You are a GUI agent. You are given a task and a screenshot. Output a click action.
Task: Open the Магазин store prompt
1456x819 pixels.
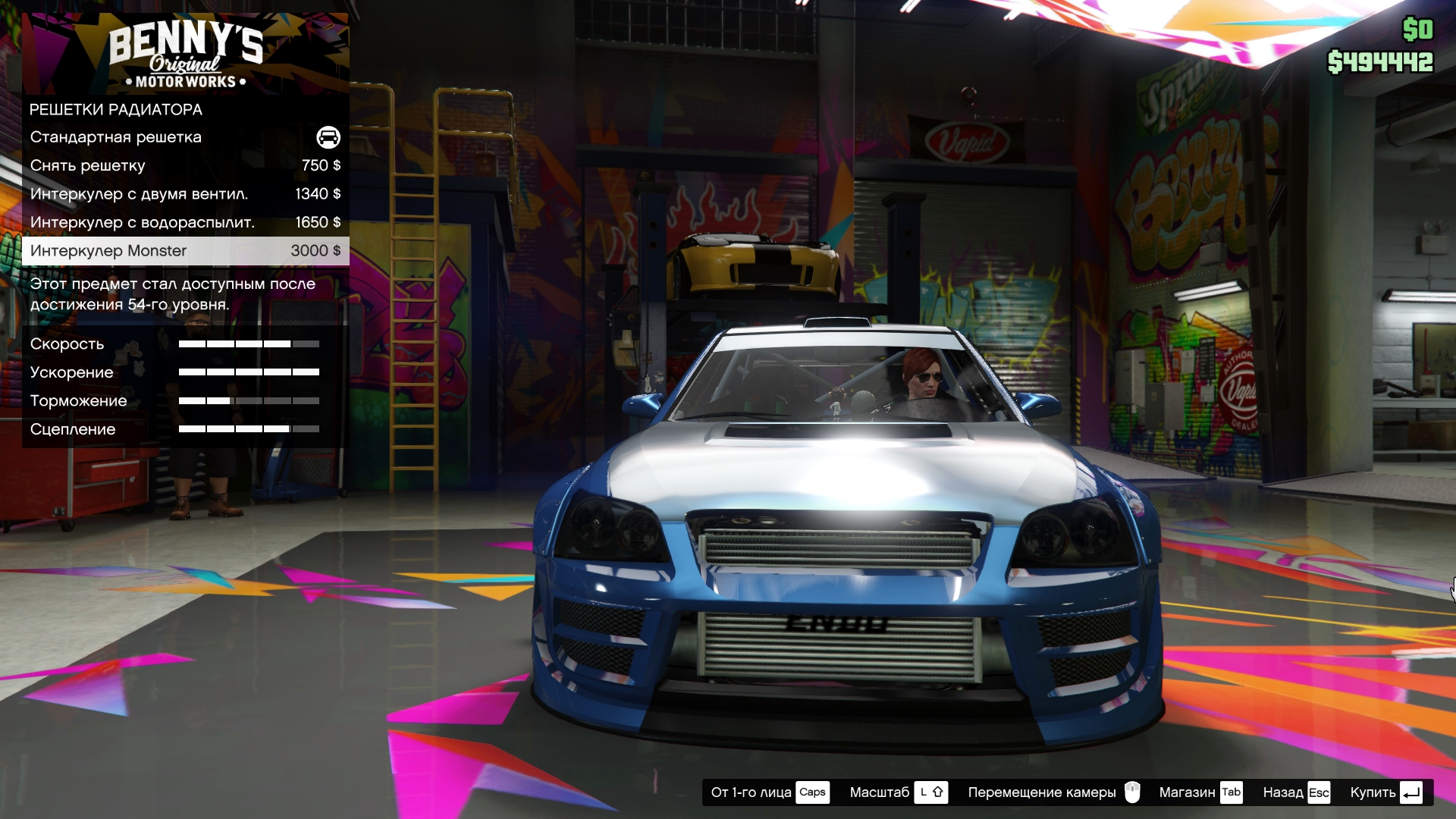1200,792
